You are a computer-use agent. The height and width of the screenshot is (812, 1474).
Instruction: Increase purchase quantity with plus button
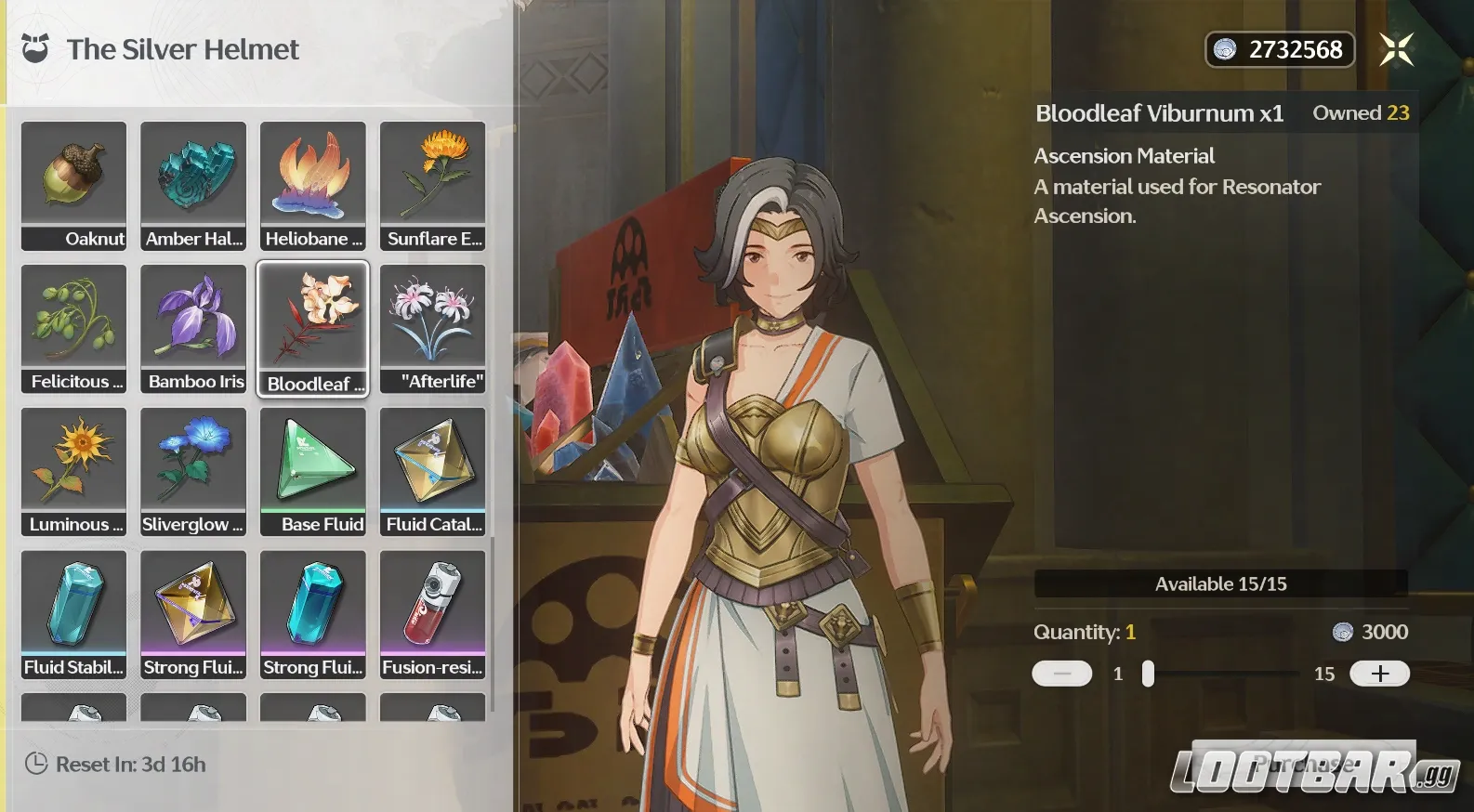coord(1379,674)
